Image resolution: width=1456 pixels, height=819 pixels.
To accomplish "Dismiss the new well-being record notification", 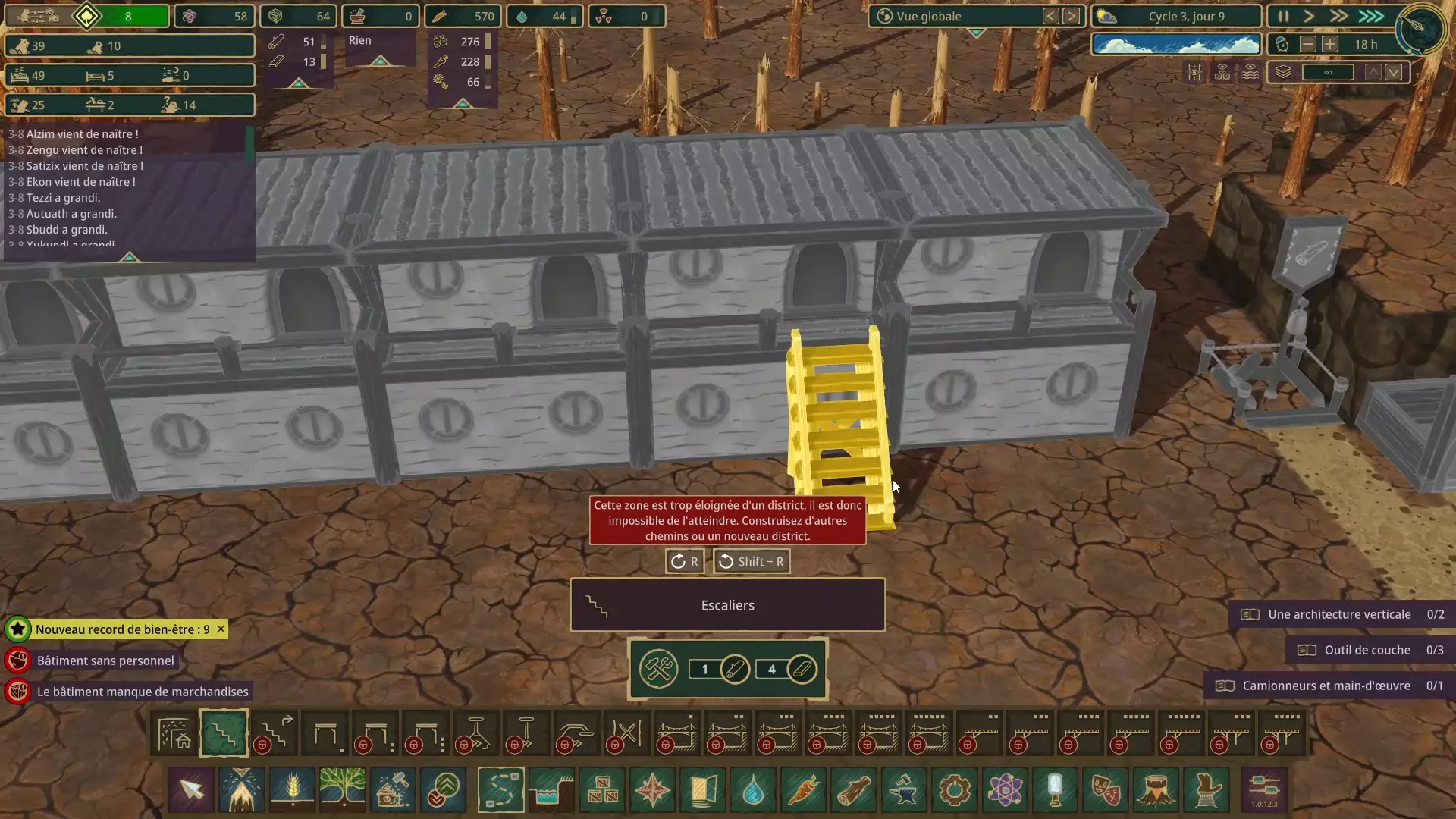I will click(x=221, y=629).
